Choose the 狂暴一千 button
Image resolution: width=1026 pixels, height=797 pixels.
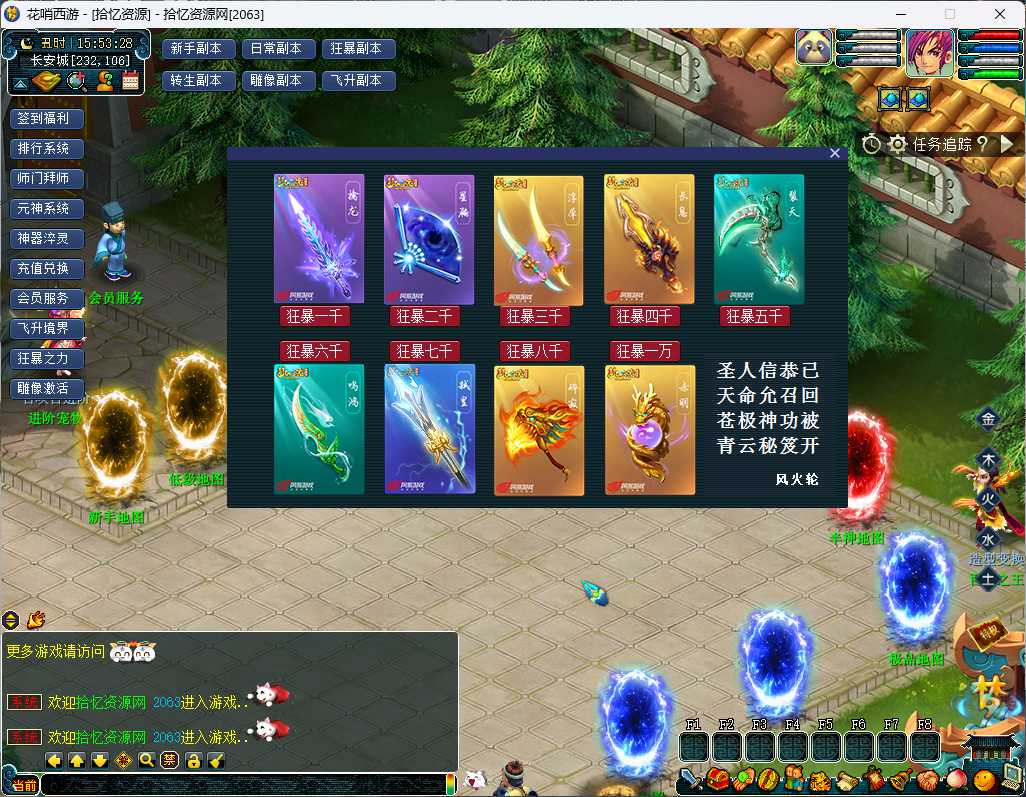314,317
